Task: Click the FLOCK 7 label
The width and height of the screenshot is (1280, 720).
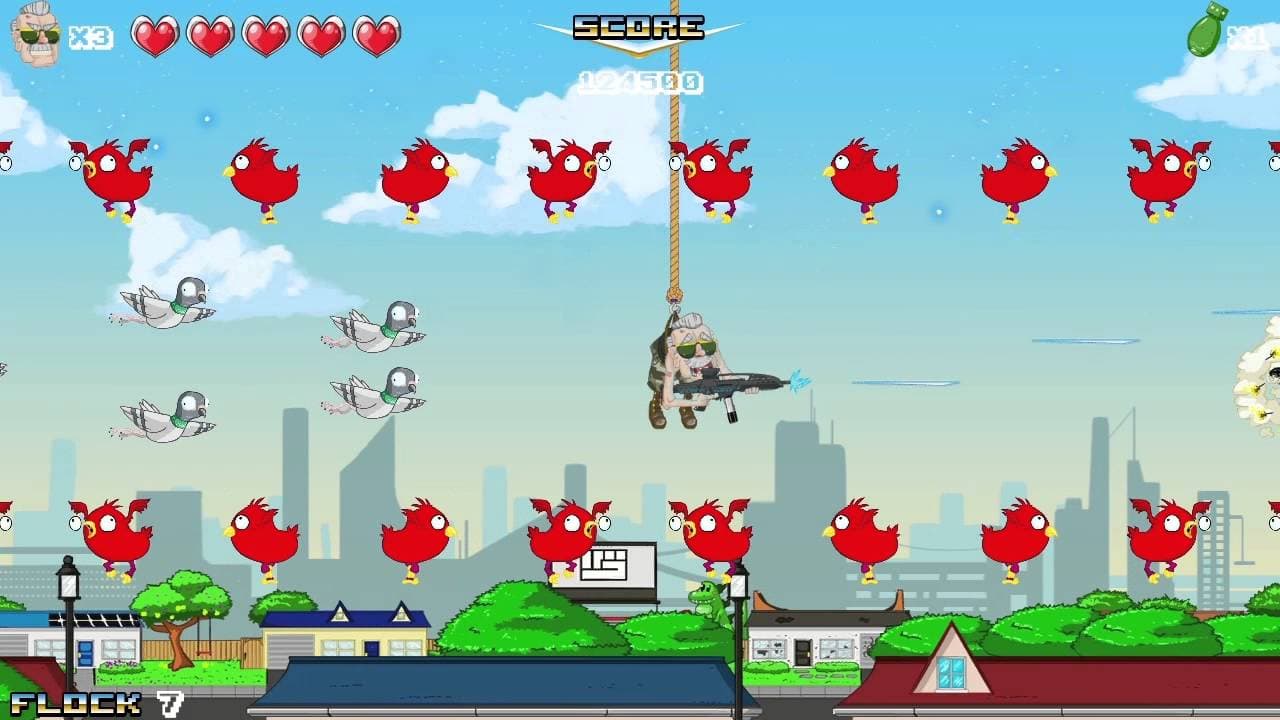Action: click(x=85, y=702)
